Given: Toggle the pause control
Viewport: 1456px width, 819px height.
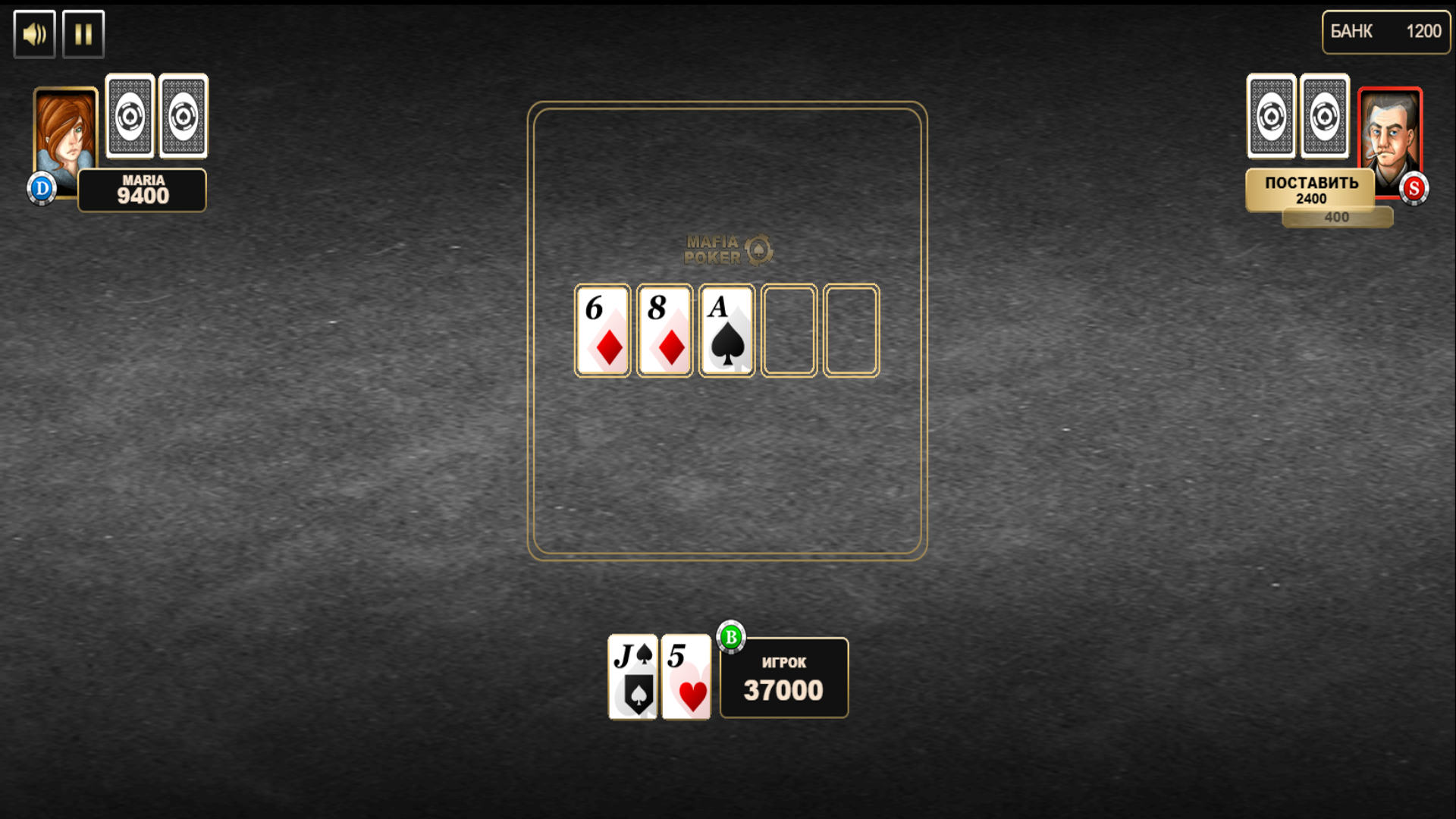Looking at the screenshot, I should [83, 33].
